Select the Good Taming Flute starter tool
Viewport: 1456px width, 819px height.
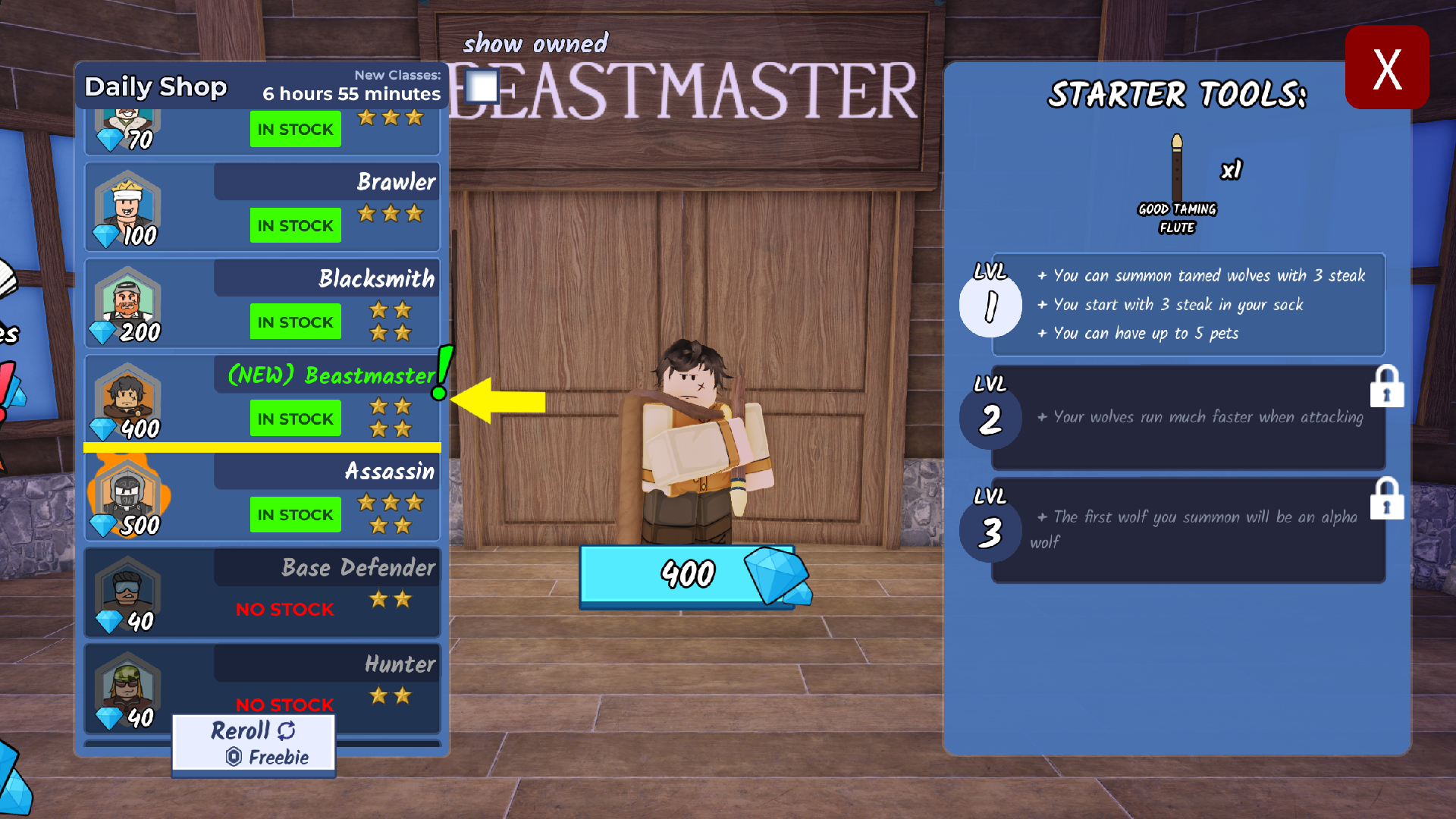1177,182
